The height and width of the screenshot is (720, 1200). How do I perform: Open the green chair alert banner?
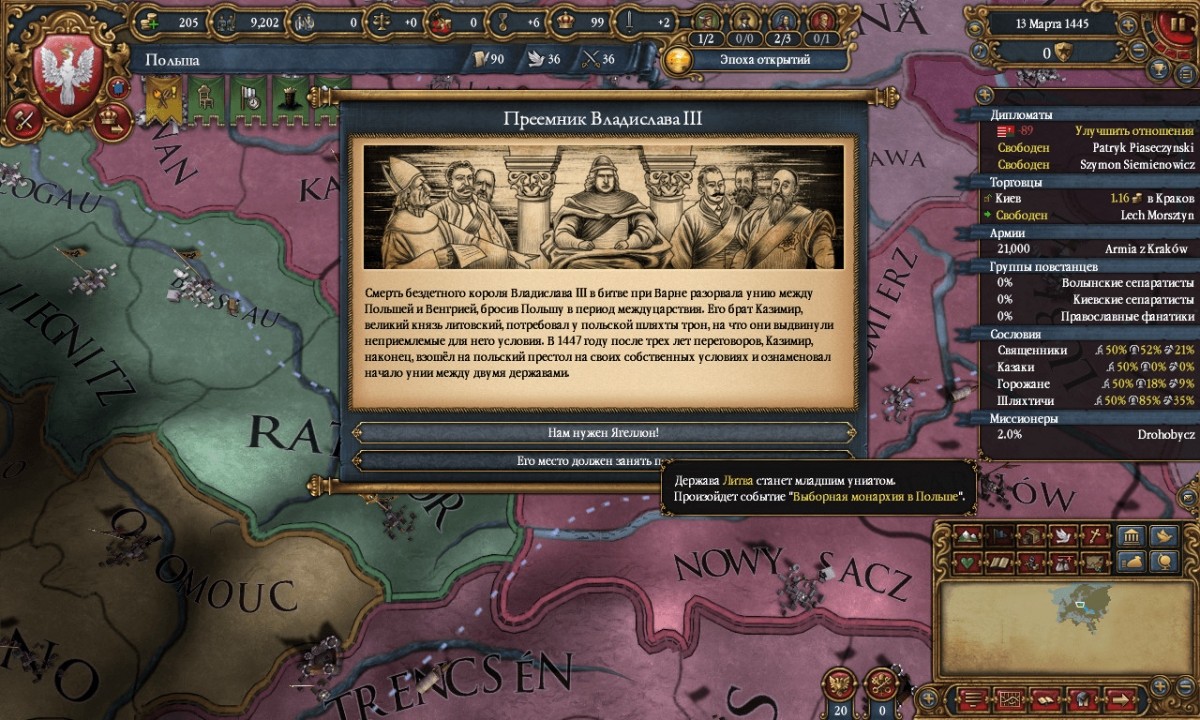(204, 99)
